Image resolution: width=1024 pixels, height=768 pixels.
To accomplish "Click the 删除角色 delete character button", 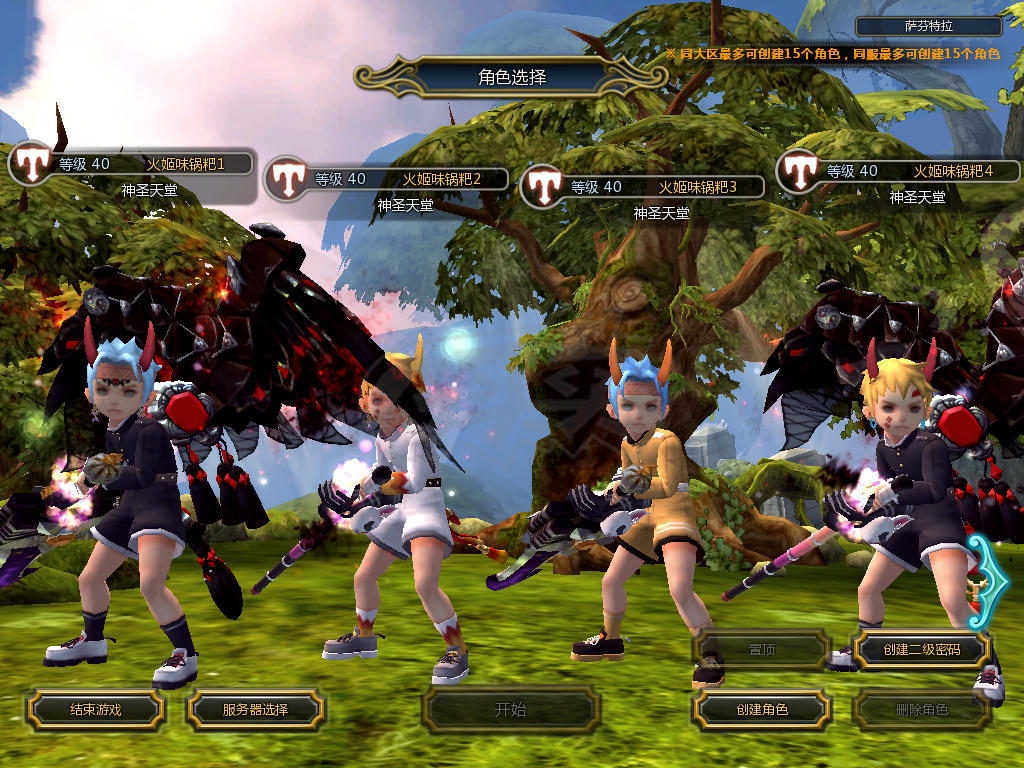I will [921, 710].
